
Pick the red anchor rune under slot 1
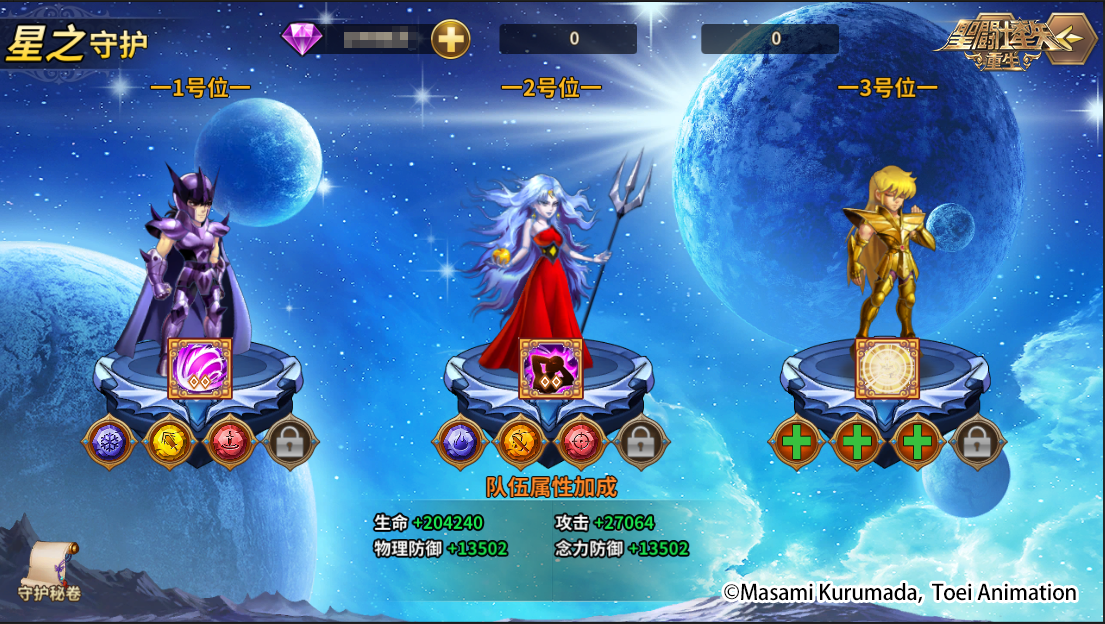point(229,442)
